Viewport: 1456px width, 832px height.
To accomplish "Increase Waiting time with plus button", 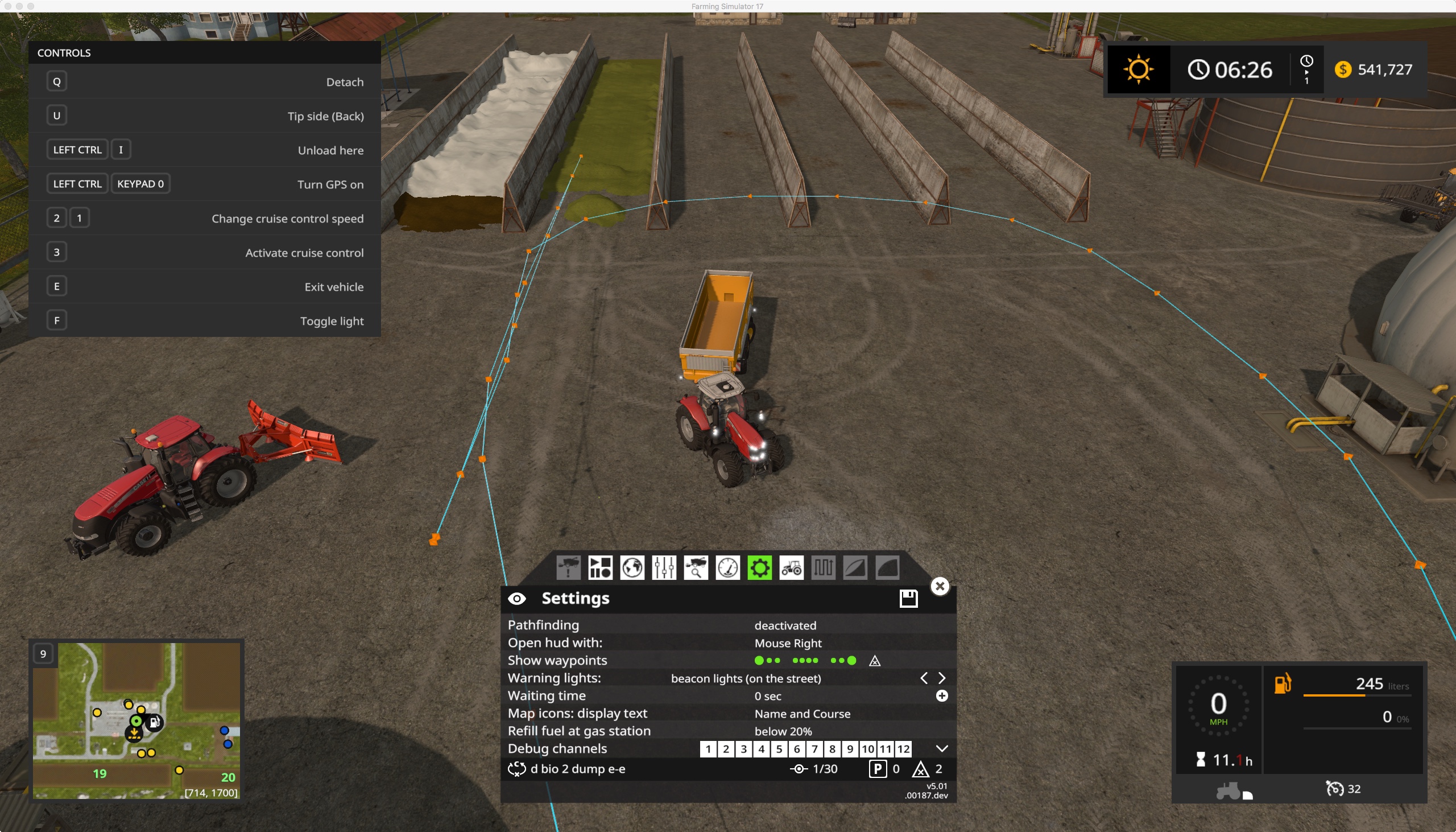I will coord(941,696).
